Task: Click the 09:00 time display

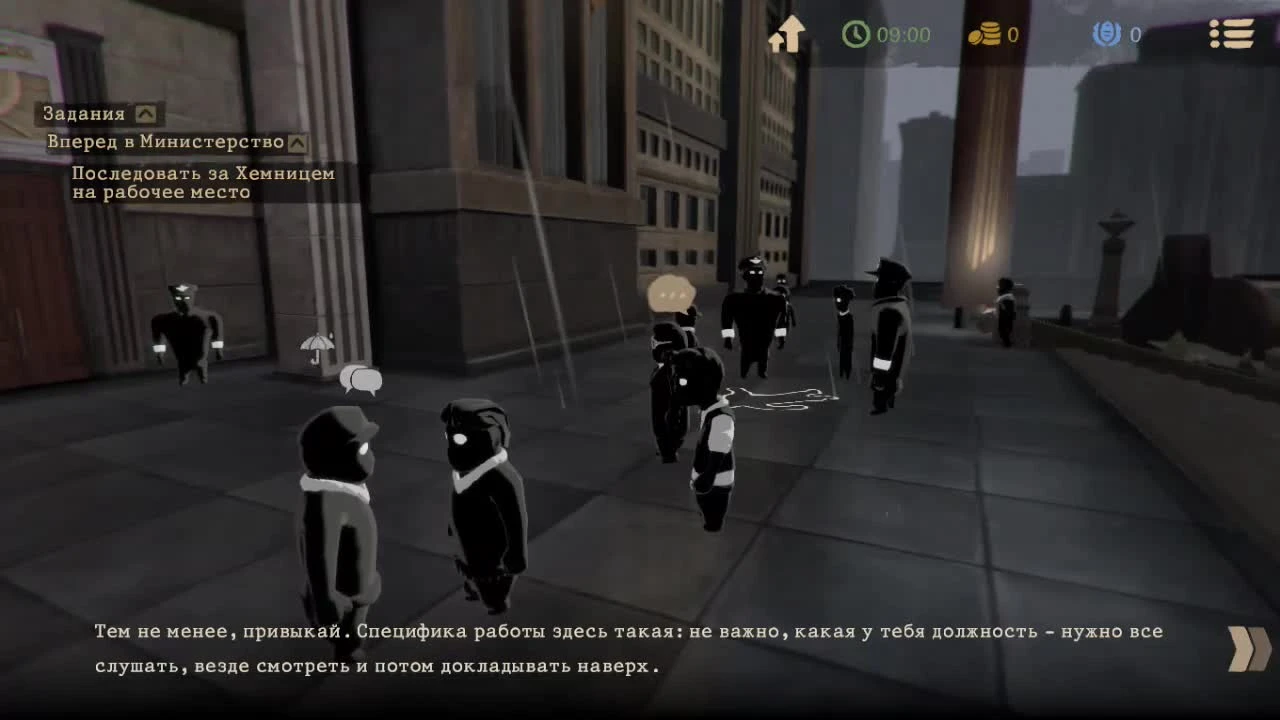Action: tap(903, 35)
